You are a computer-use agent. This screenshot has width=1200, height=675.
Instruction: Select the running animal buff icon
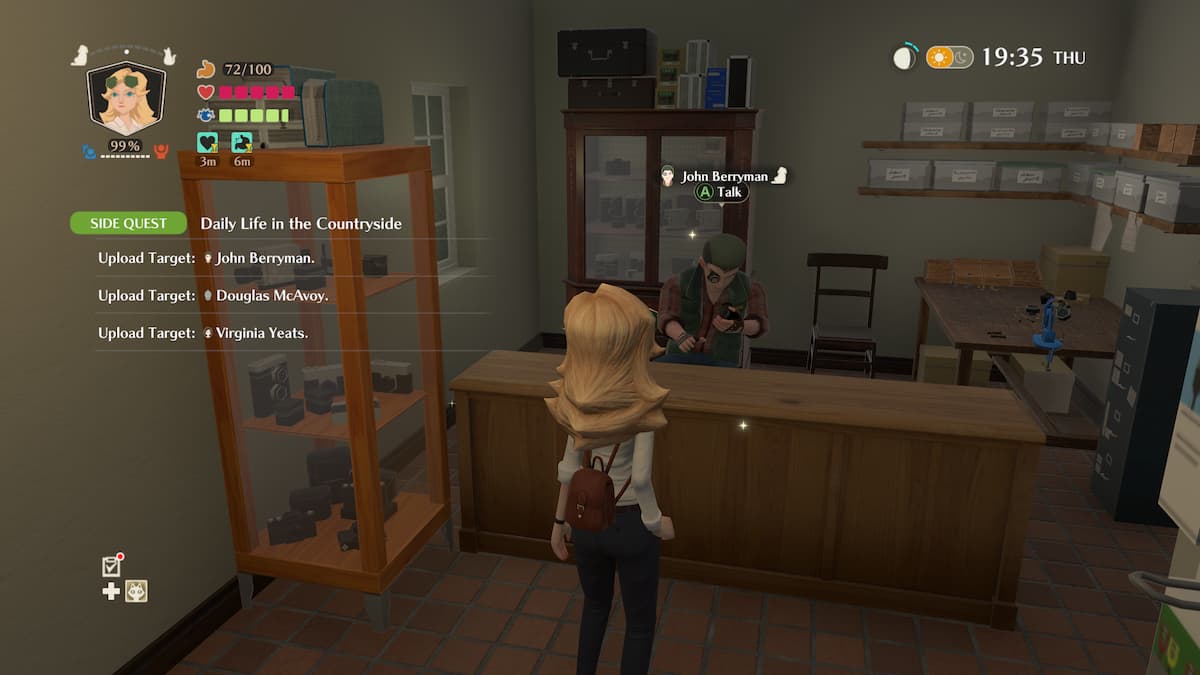[242, 143]
